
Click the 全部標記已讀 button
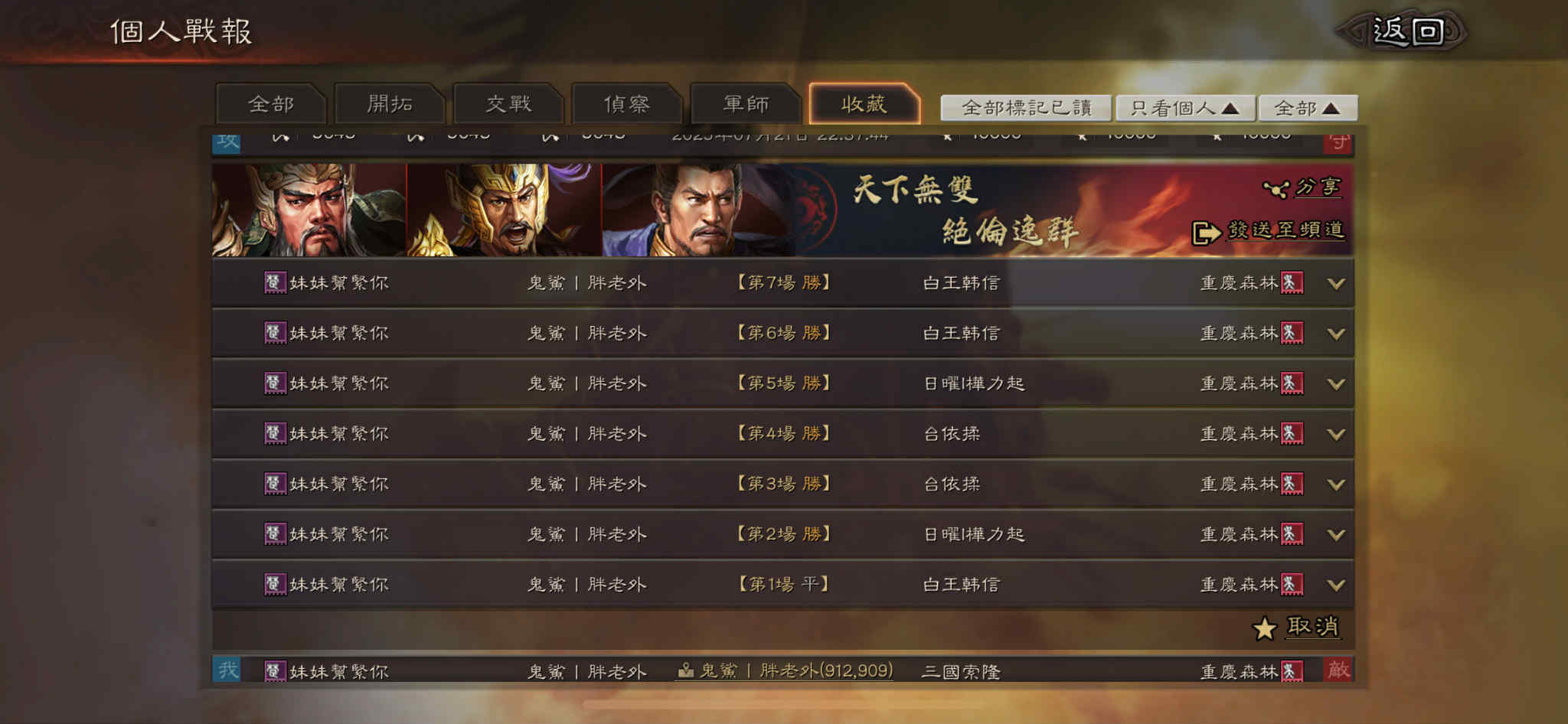coord(1029,108)
